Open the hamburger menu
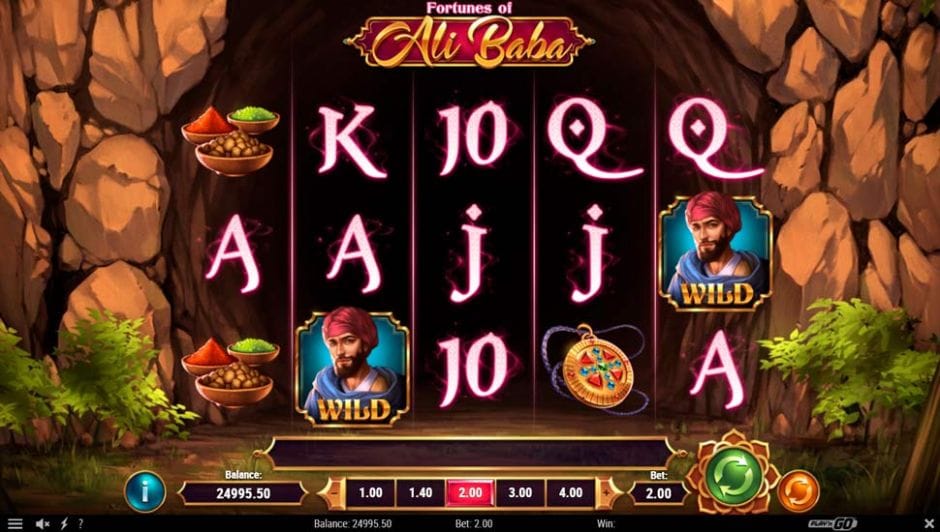 coord(15,523)
